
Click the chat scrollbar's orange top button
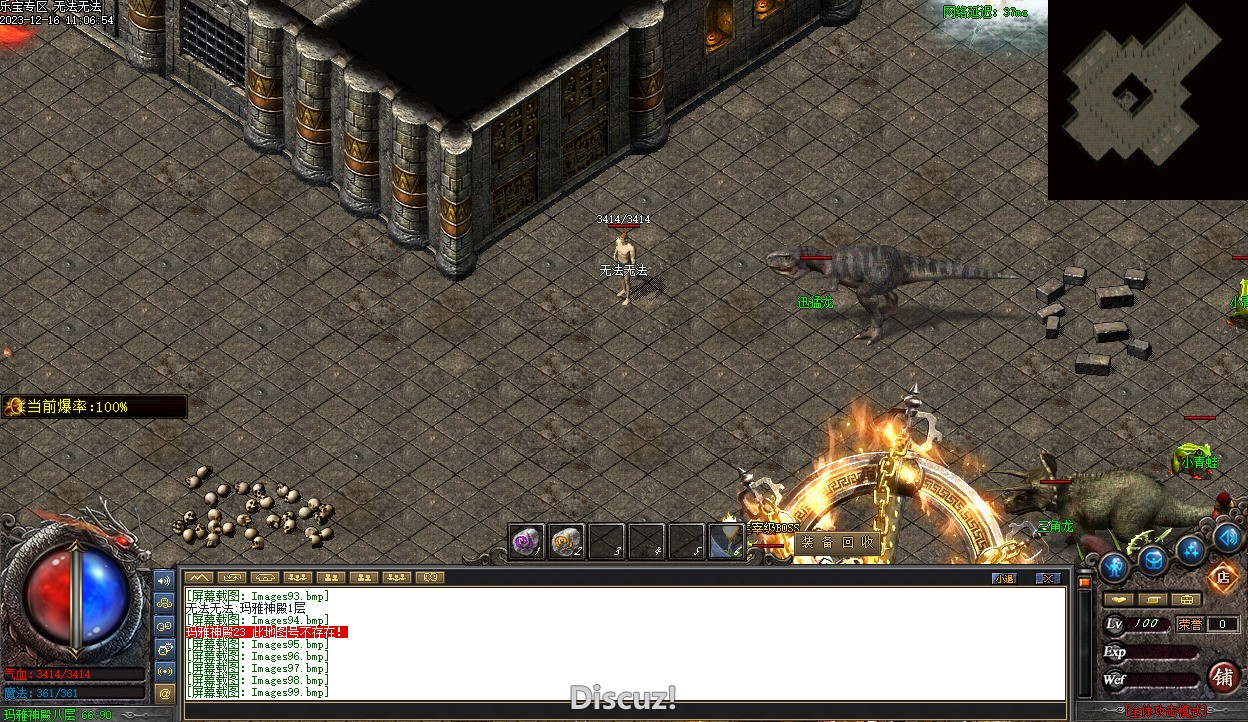(x=1084, y=581)
